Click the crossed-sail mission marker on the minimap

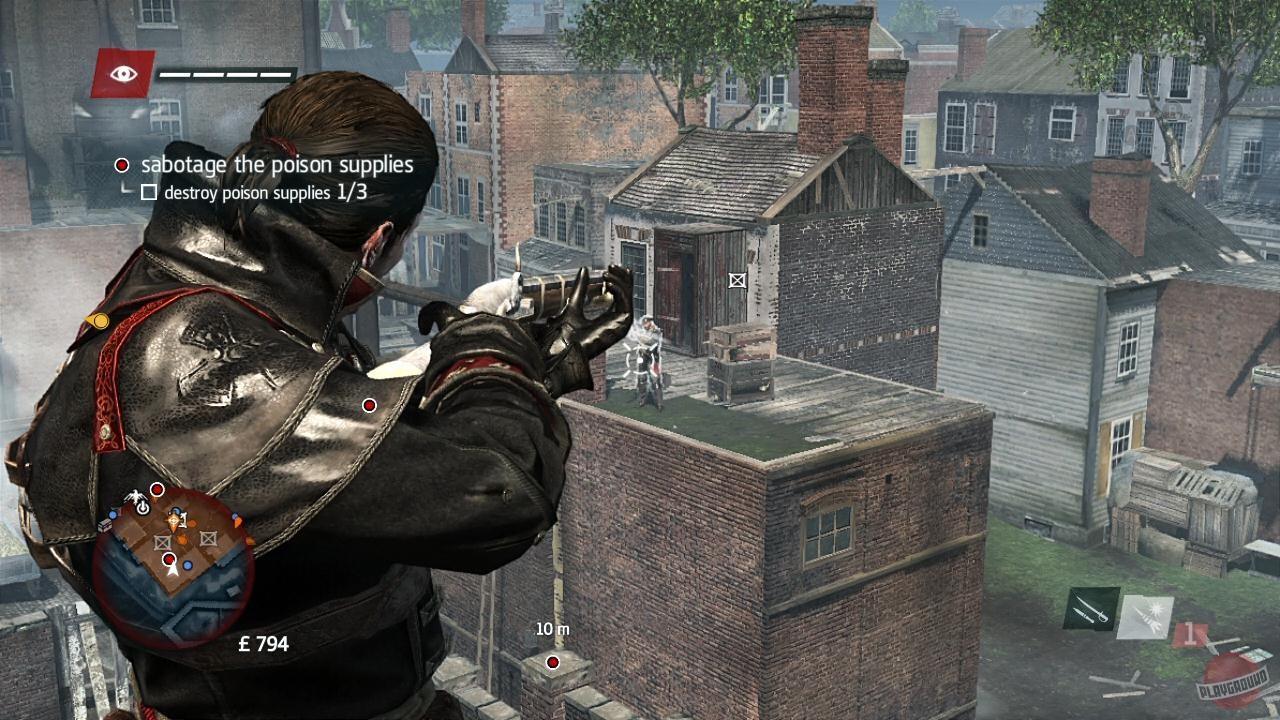coord(161,543)
